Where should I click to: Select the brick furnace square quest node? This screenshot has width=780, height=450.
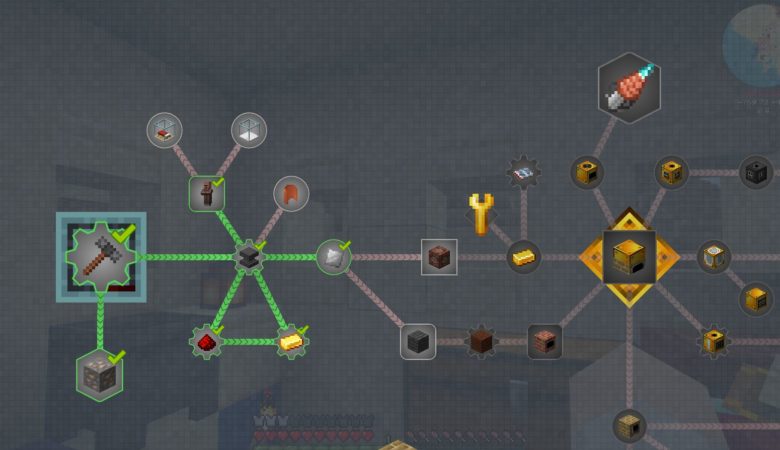tap(545, 341)
